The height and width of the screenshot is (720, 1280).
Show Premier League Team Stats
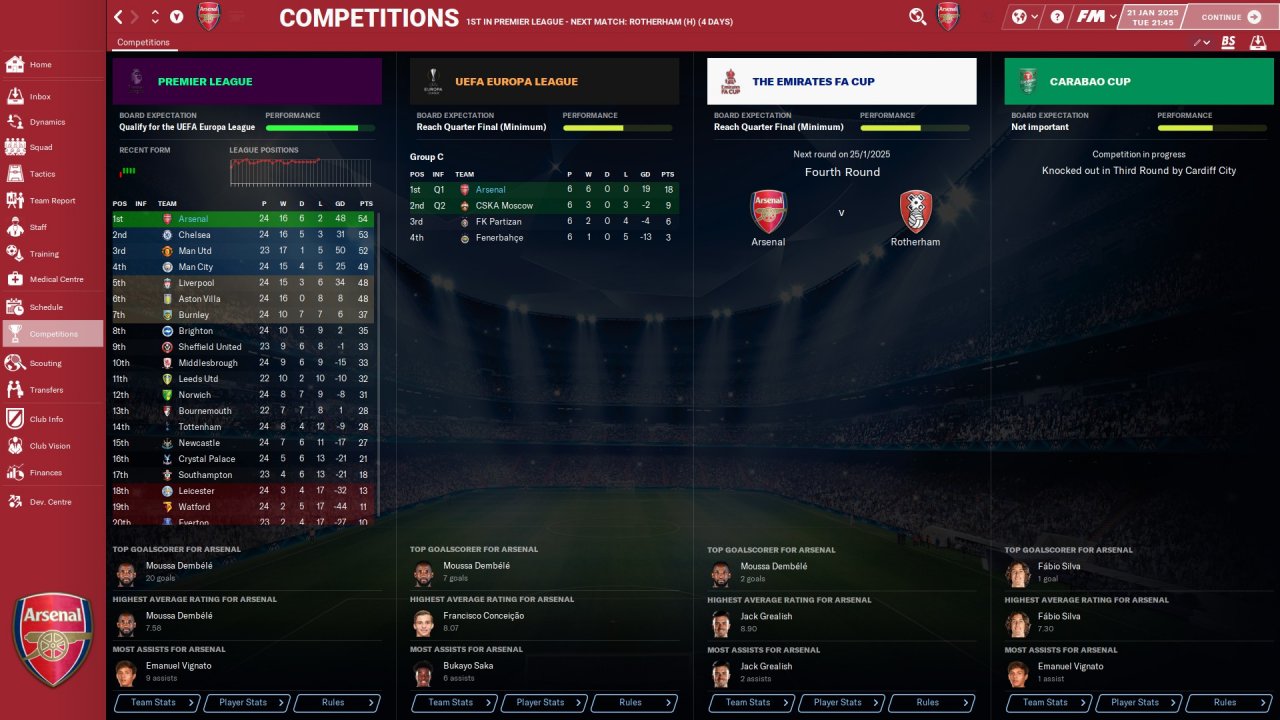158,703
